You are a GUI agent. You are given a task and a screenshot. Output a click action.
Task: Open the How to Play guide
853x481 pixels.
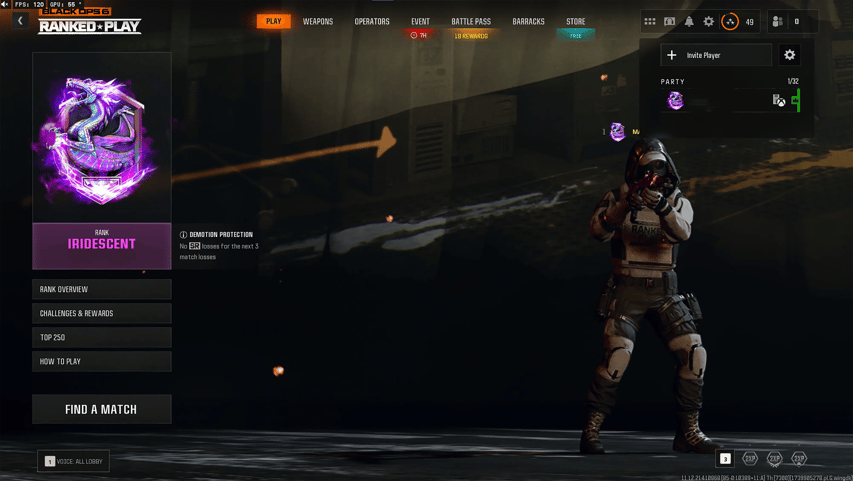pos(101,361)
